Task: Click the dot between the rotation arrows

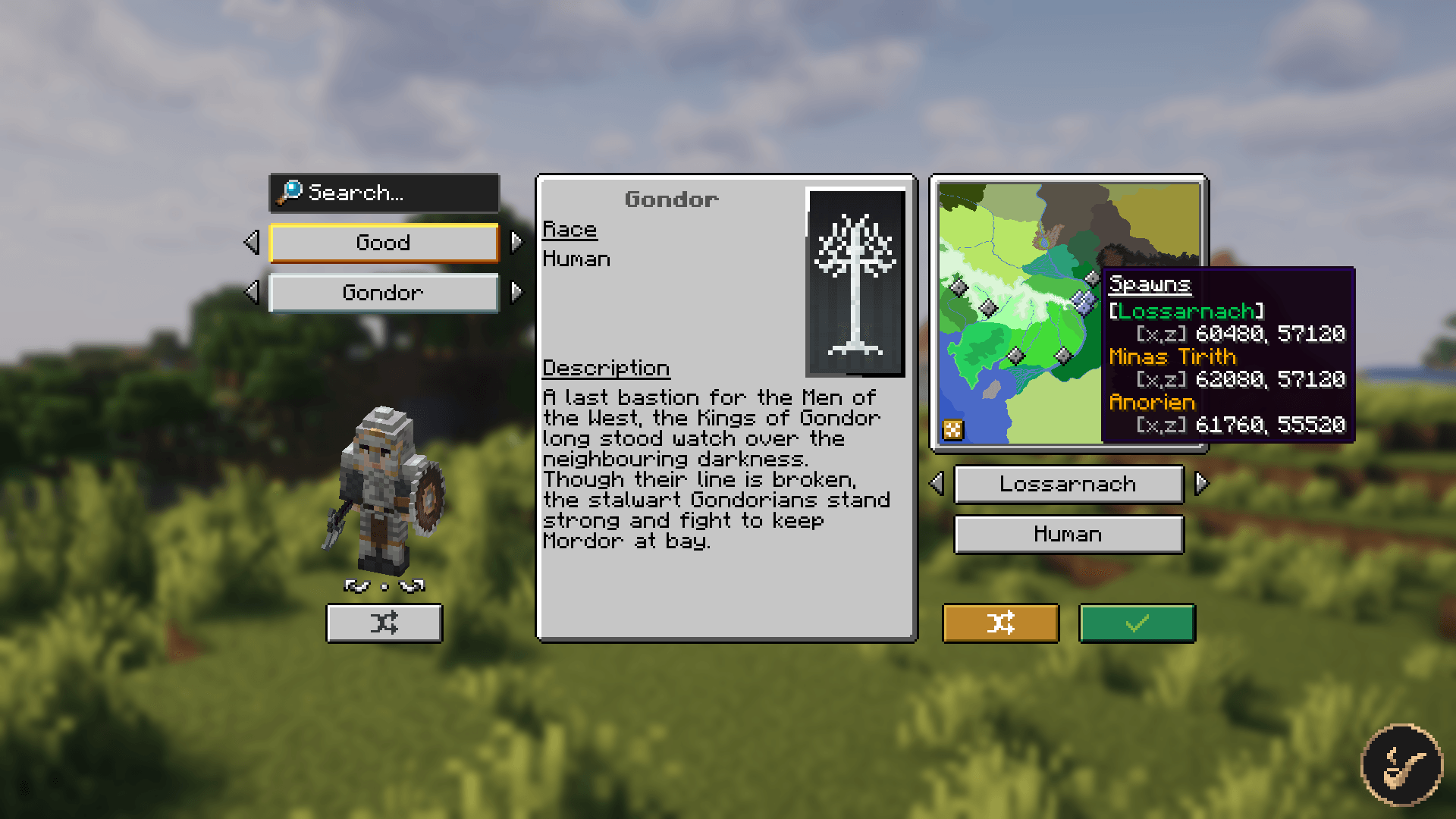Action: click(x=384, y=585)
